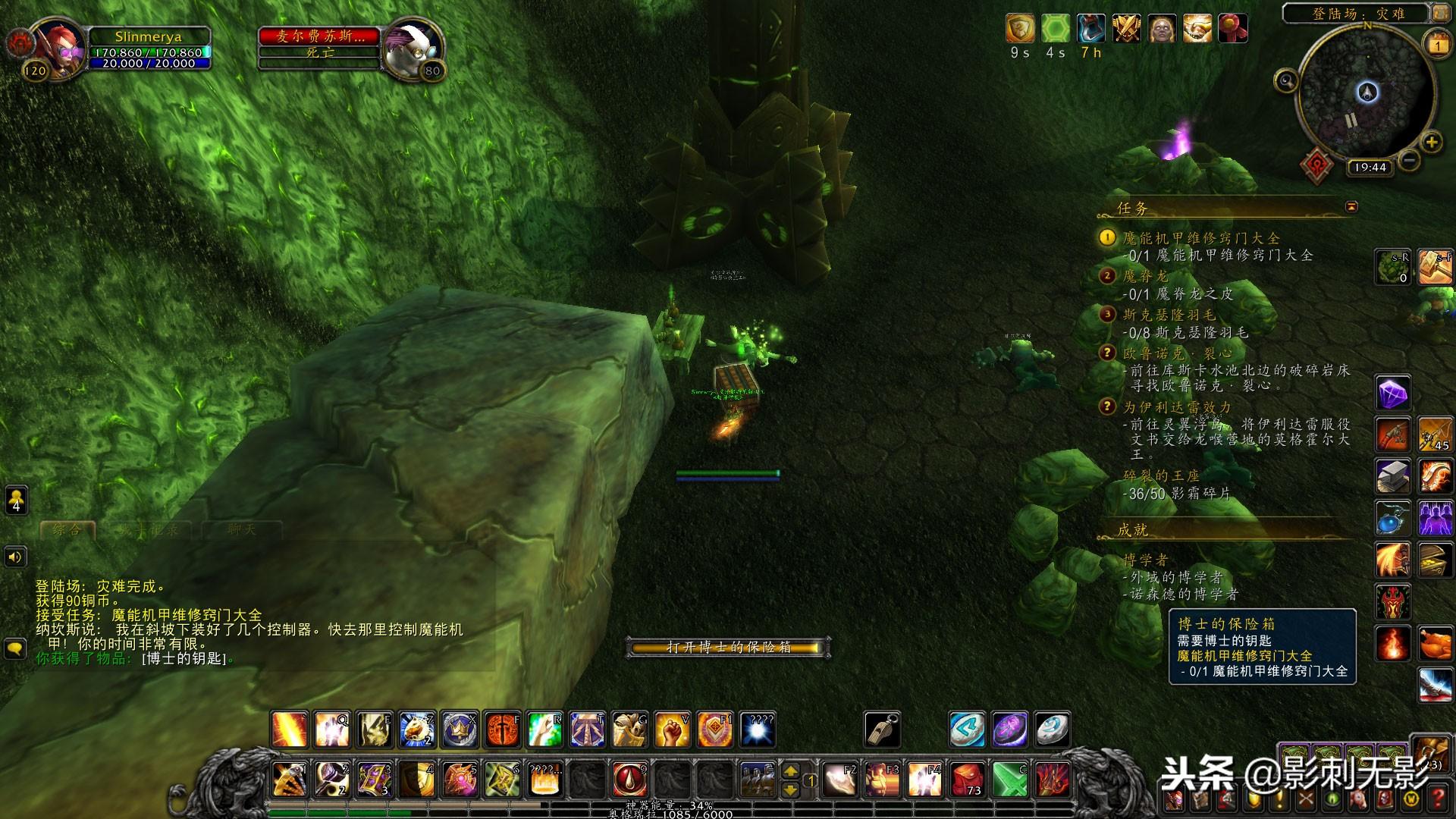Click the action bar page-up arrow
The height and width of the screenshot is (819, 1456).
point(790,771)
